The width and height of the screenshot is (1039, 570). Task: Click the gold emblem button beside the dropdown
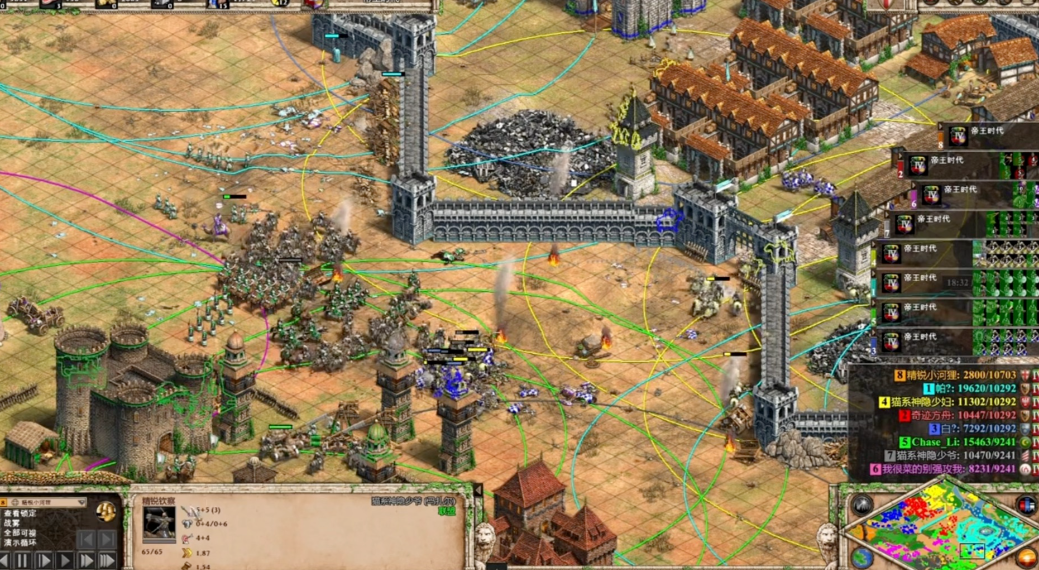(x=105, y=510)
